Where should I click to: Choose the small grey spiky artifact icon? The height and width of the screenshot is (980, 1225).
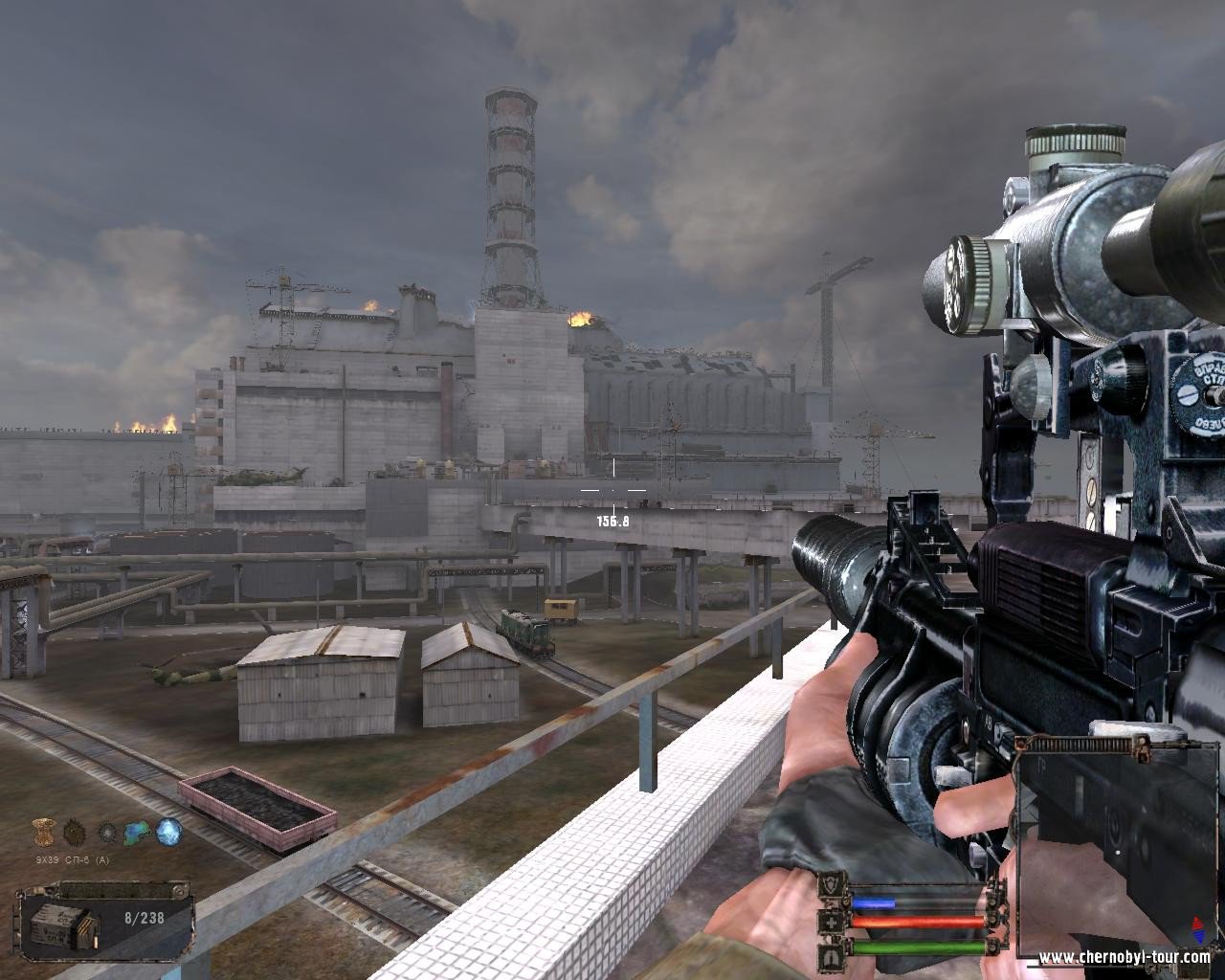pos(107,831)
